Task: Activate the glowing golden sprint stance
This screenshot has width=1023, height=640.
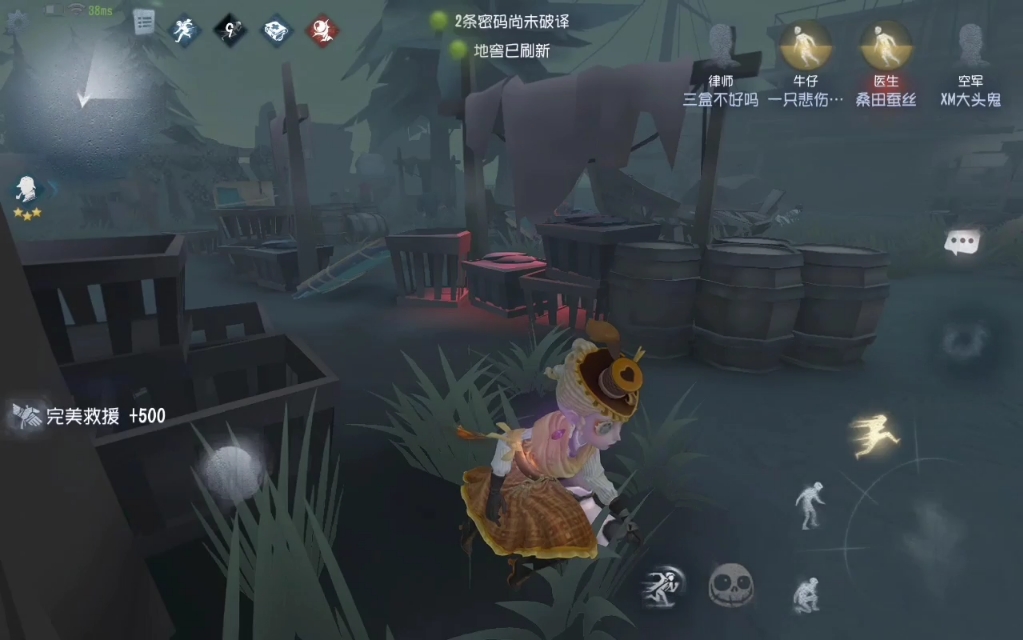Action: click(874, 436)
